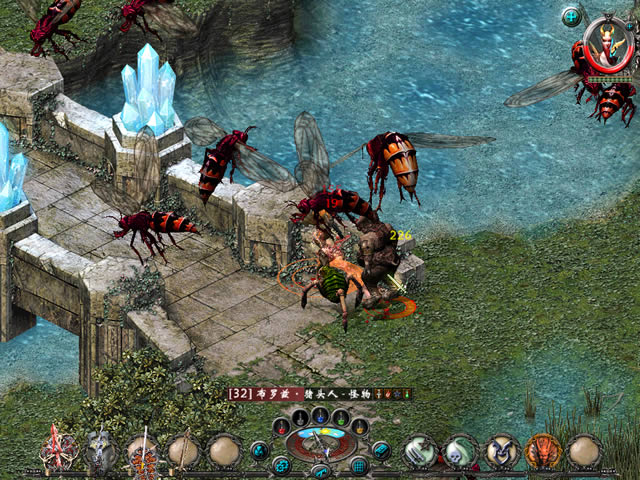
Task: Select the silver axe weapon slot
Action: 100,452
